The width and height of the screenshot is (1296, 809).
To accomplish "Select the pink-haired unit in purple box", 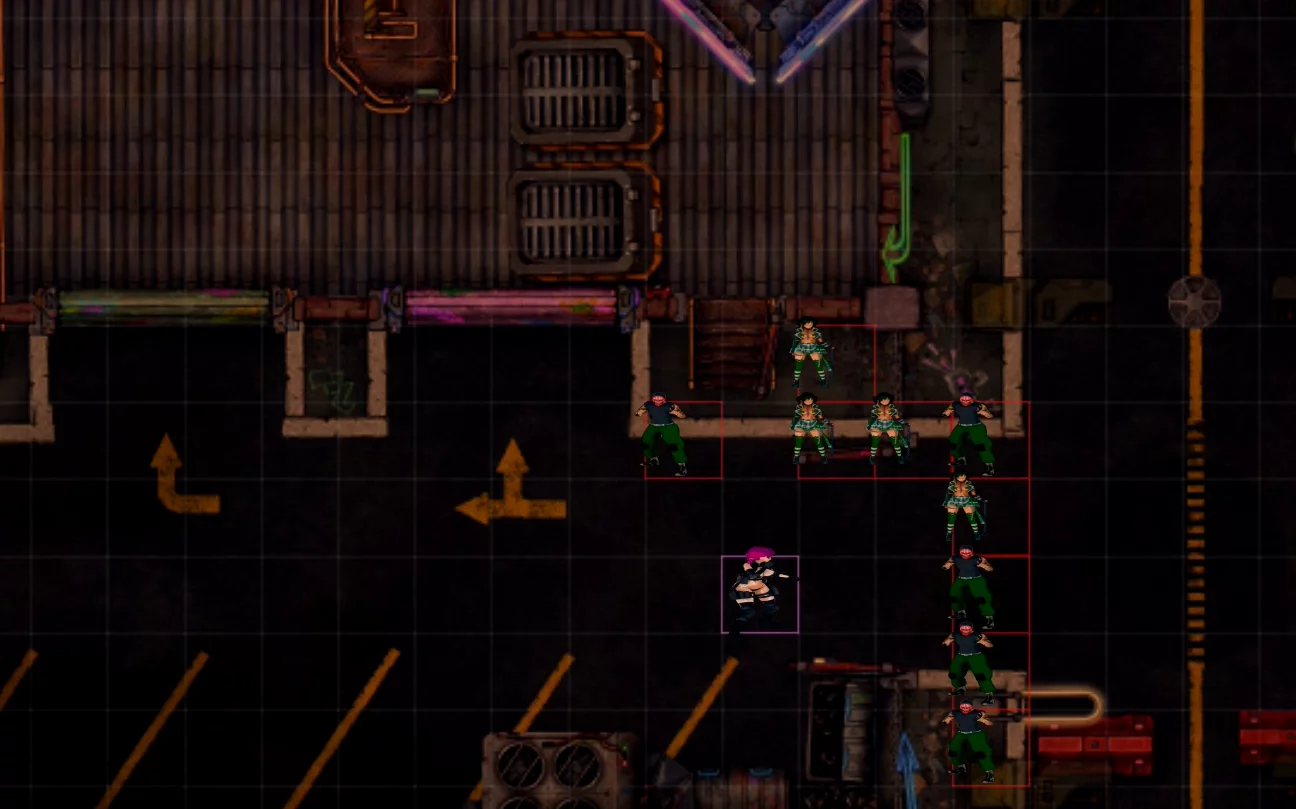I will point(759,592).
